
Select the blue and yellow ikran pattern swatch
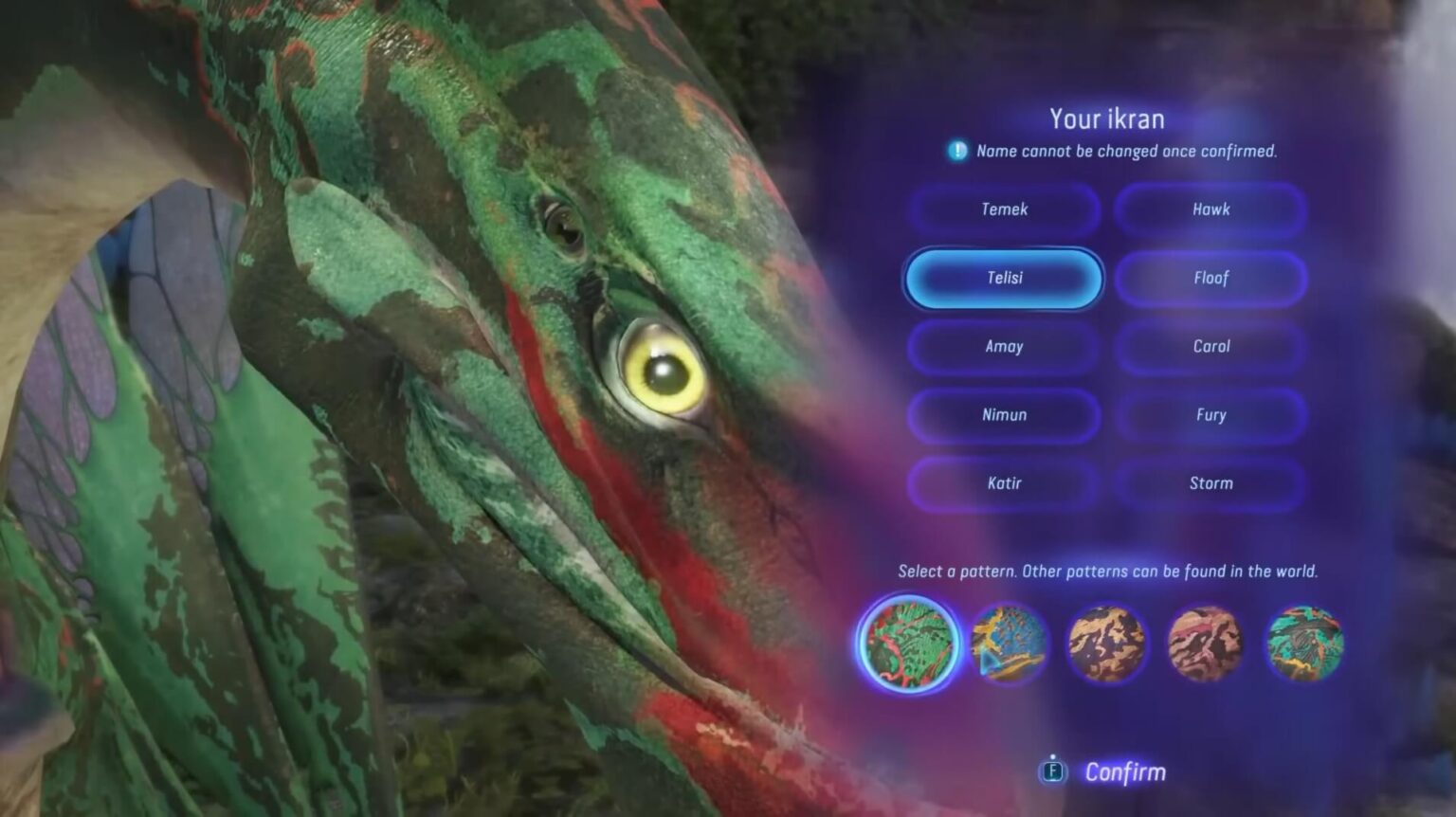[1010, 645]
